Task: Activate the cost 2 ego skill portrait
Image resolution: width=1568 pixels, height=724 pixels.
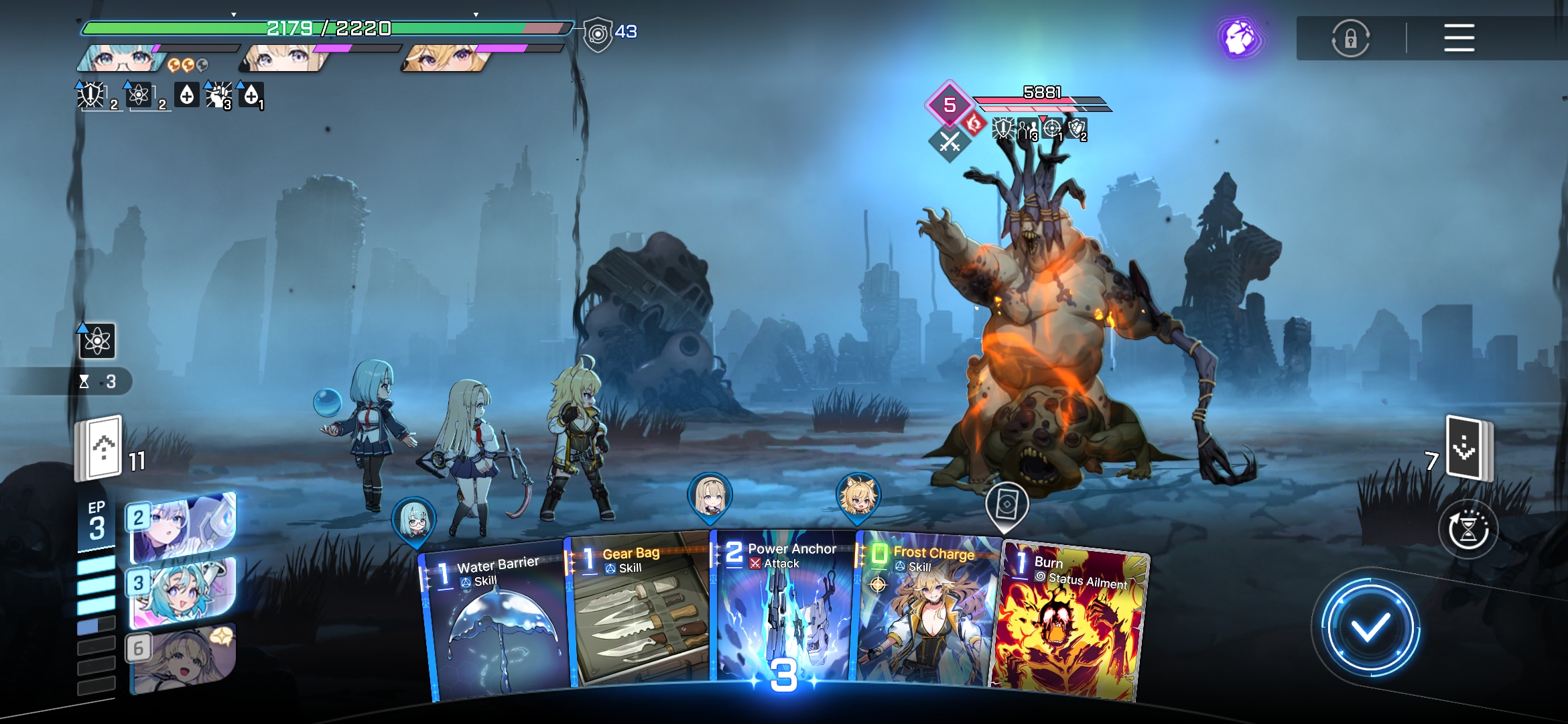Action: pyautogui.click(x=182, y=526)
